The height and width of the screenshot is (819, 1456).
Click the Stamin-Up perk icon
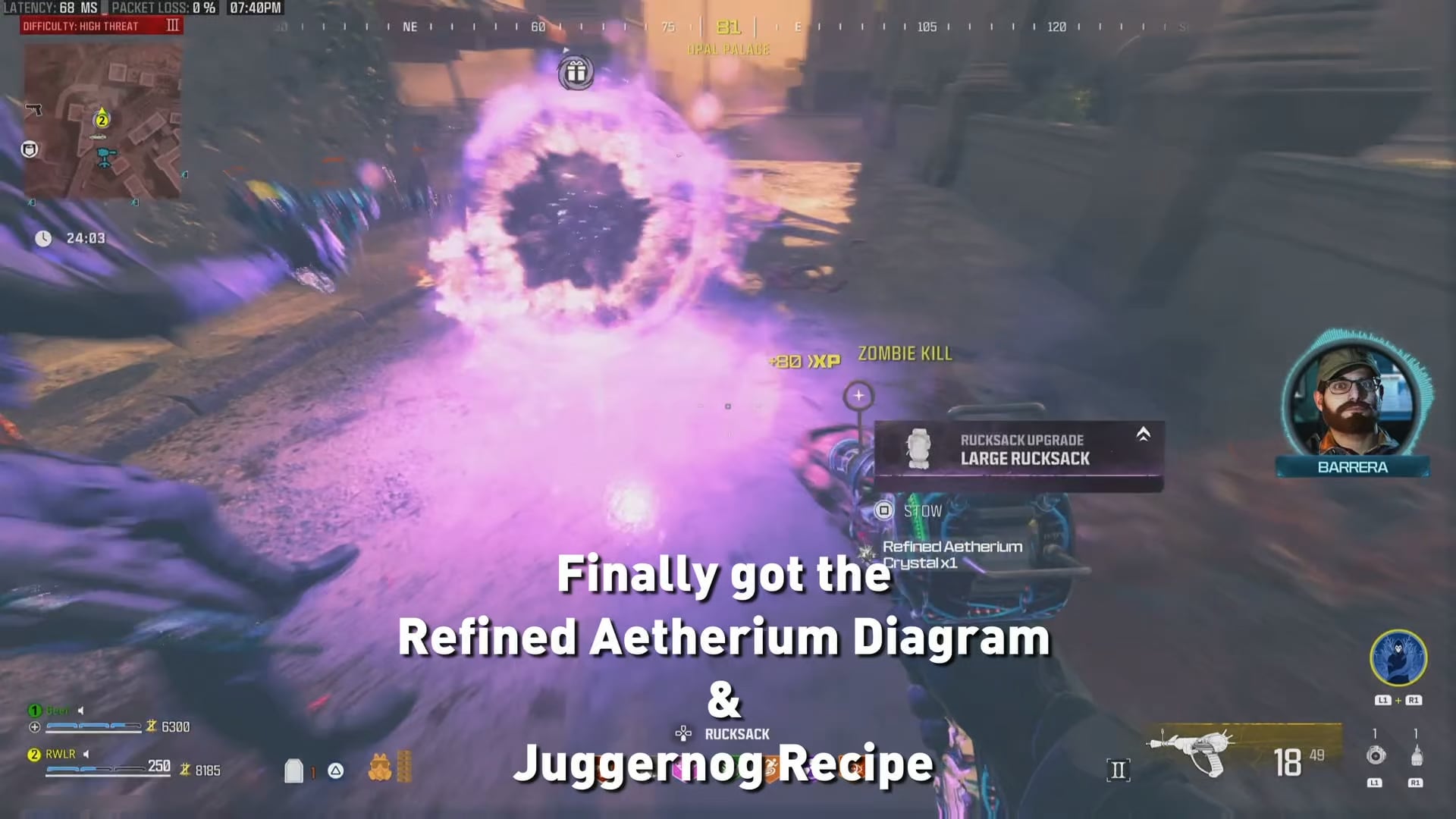coord(770,768)
